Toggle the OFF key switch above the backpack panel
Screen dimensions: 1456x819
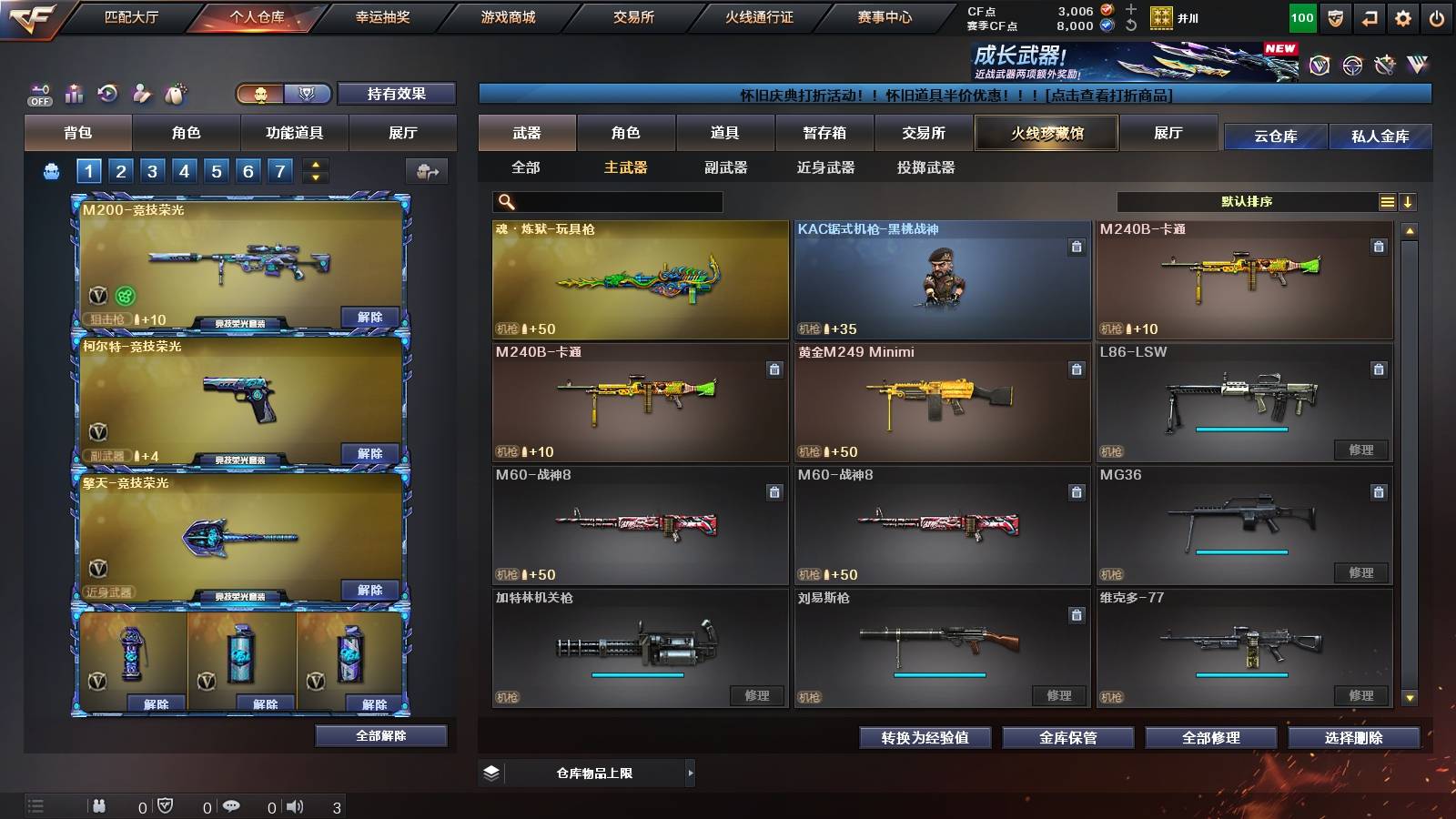(39, 95)
